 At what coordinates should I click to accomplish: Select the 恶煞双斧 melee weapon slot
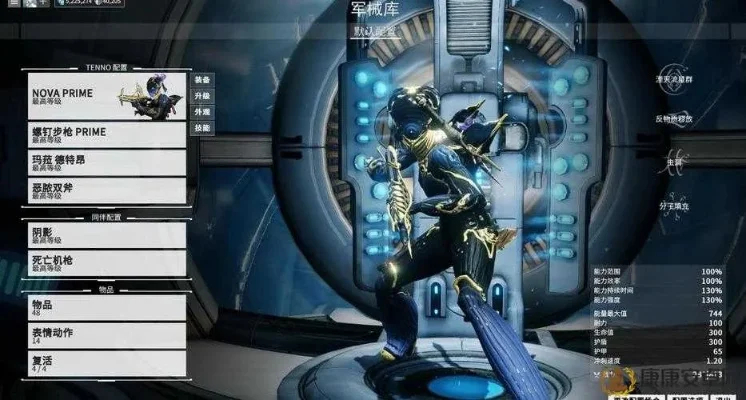pyautogui.click(x=104, y=190)
